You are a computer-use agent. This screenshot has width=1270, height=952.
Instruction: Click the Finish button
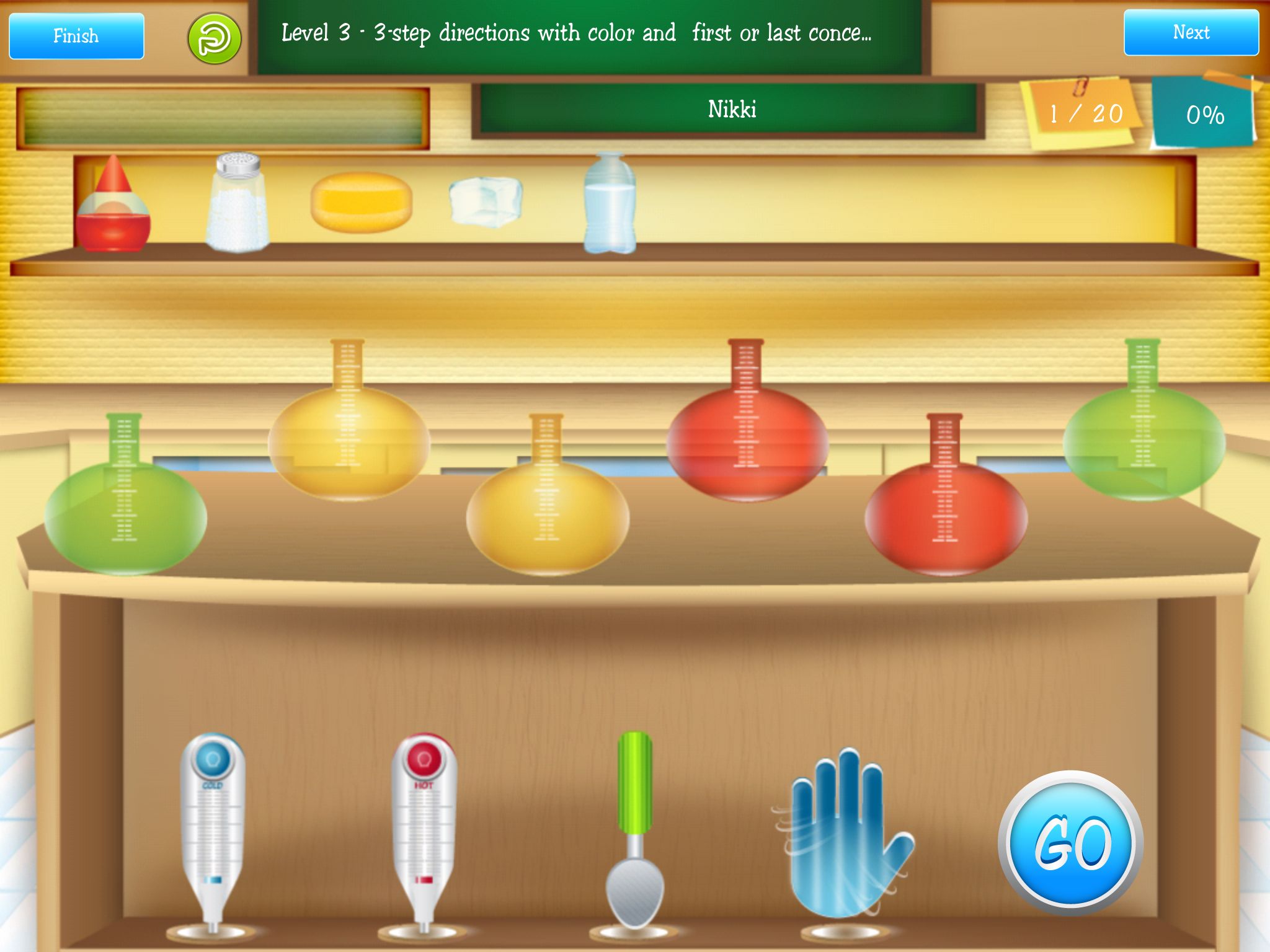click(x=76, y=36)
